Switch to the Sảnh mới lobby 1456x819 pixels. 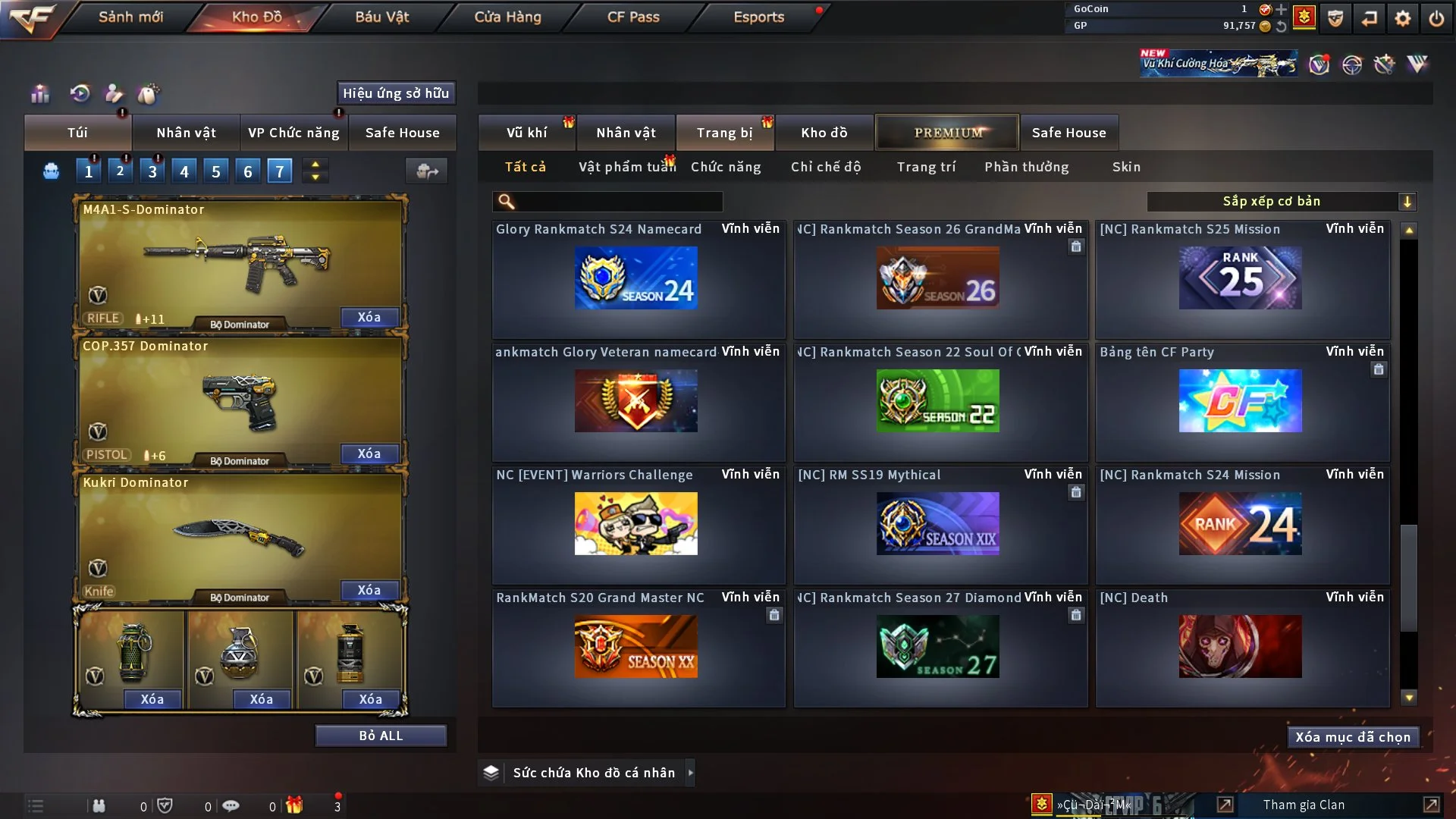pyautogui.click(x=130, y=17)
